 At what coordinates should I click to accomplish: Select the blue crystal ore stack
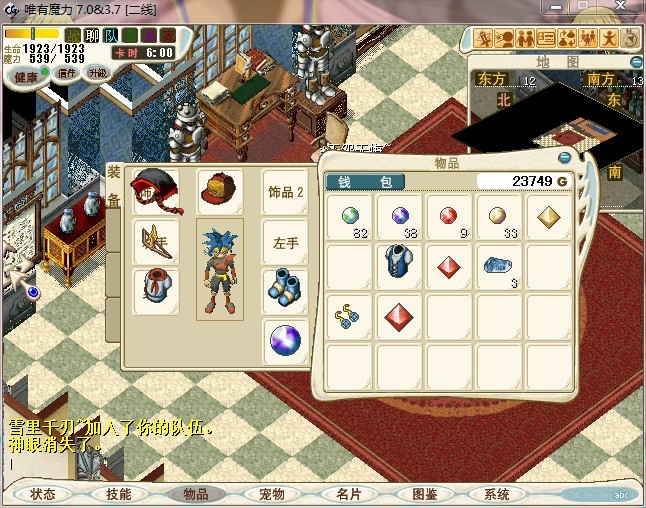[498, 266]
